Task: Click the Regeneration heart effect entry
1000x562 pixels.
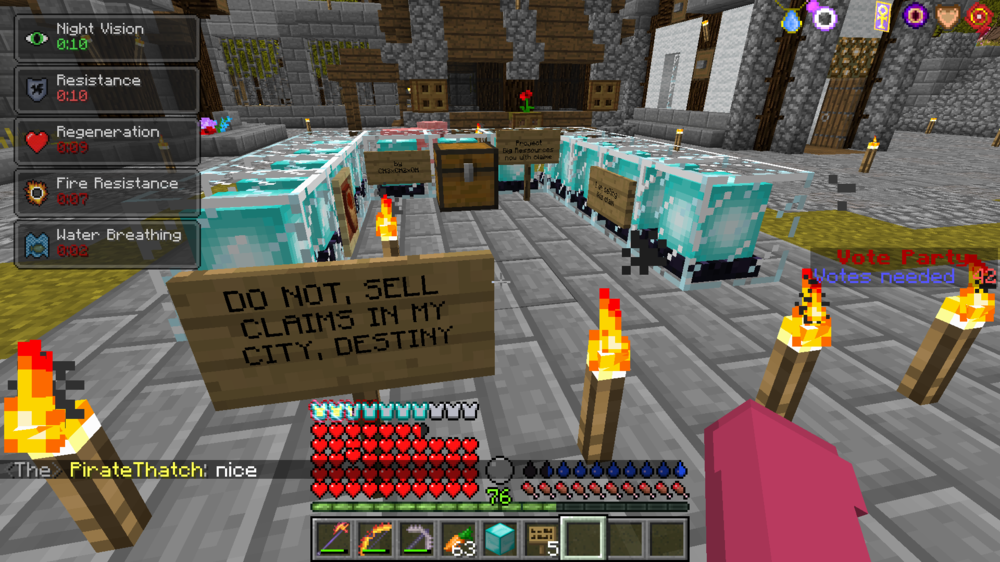Action: coord(106,141)
